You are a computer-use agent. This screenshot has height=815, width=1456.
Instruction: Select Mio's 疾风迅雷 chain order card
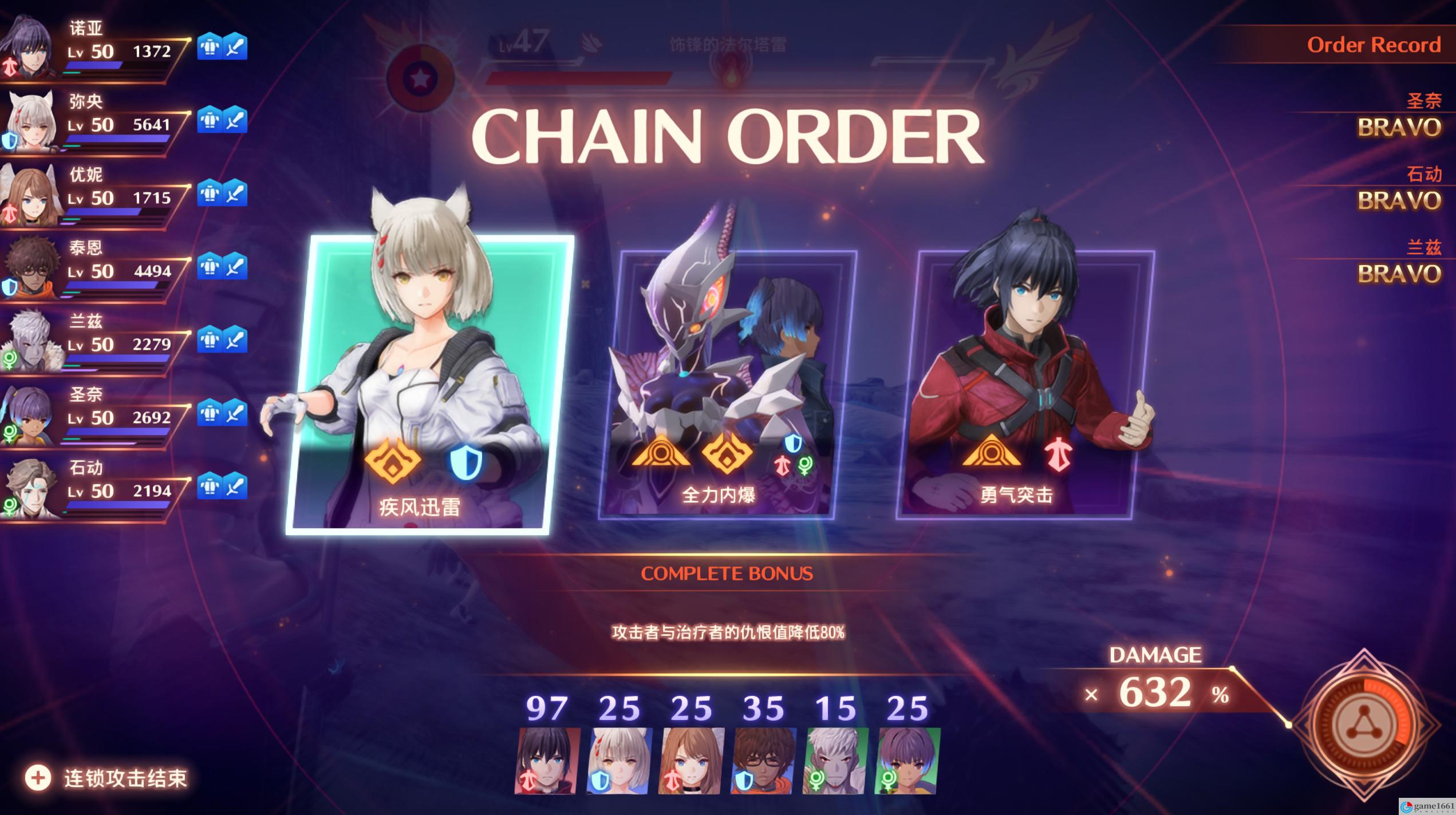point(429,383)
